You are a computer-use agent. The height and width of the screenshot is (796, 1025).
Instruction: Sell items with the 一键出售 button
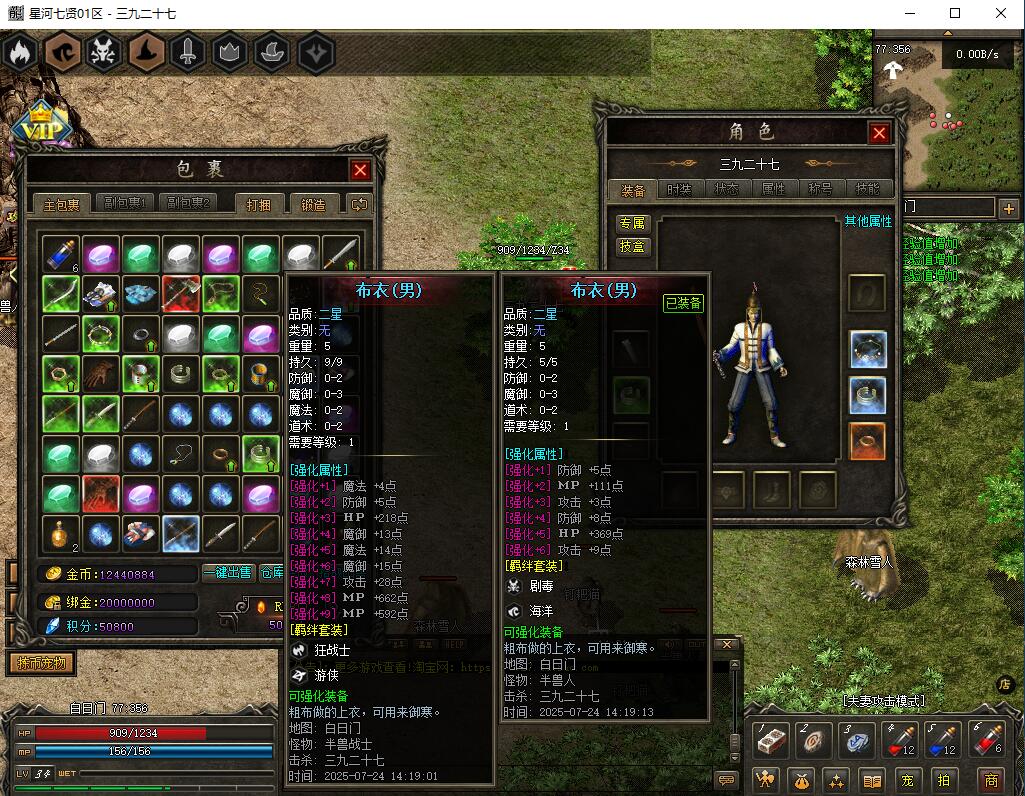pyautogui.click(x=227, y=573)
